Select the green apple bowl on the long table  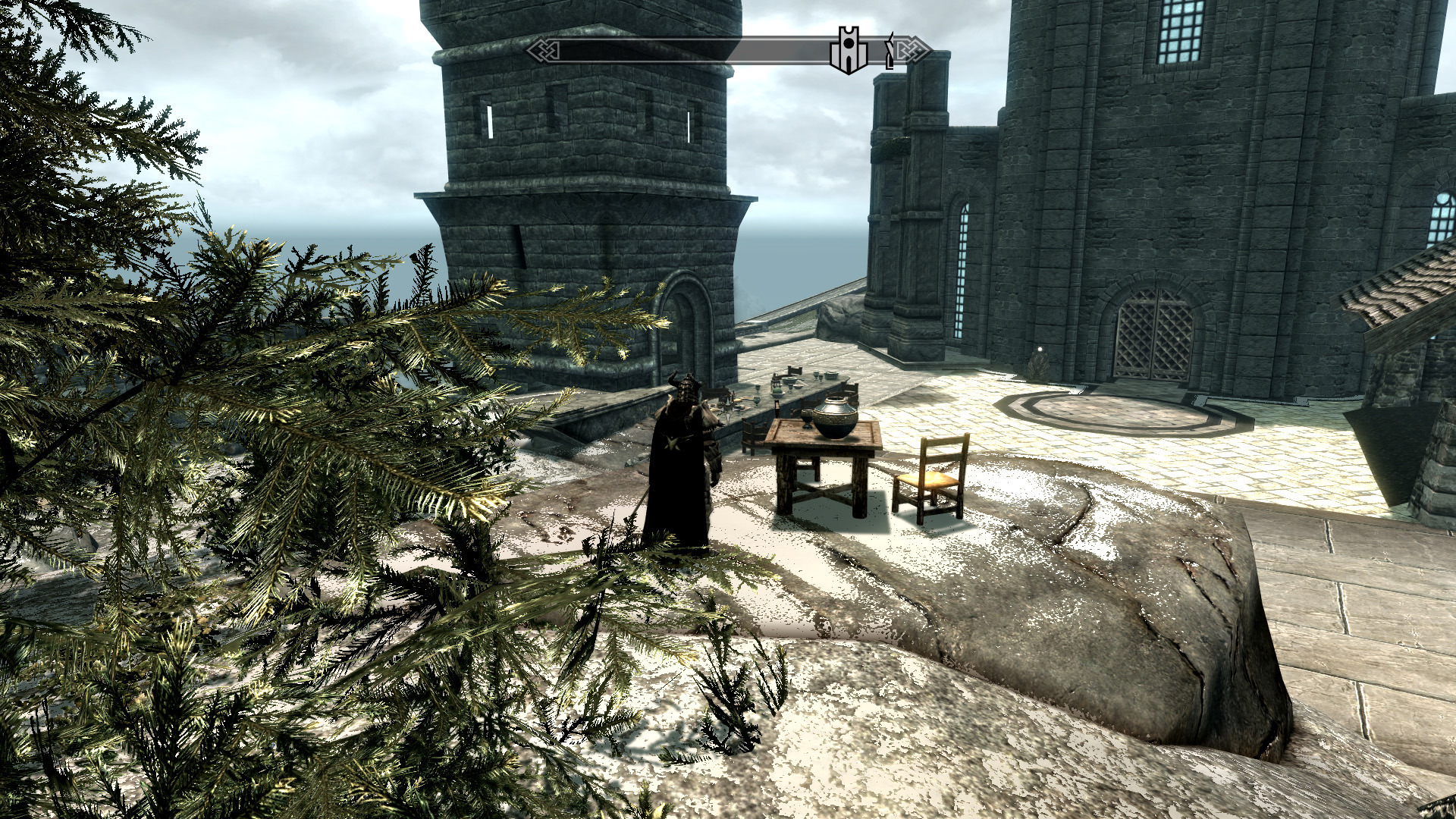point(778,393)
